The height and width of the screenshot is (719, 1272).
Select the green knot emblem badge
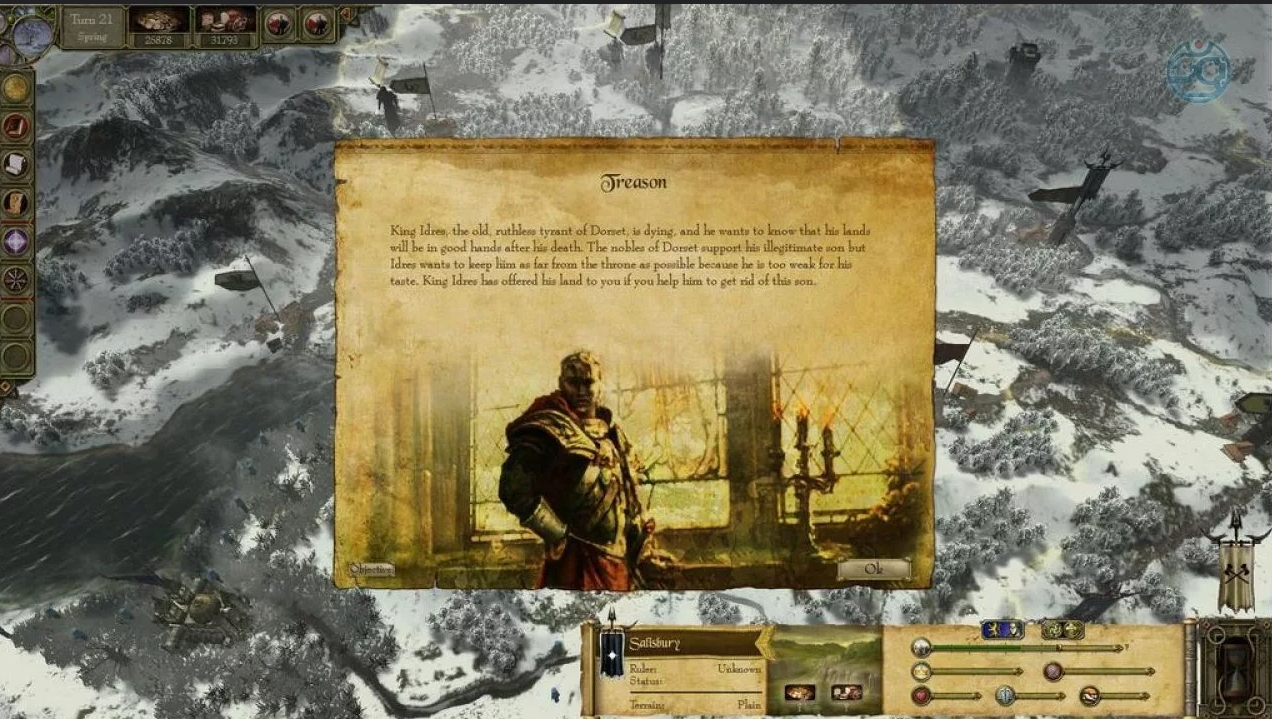point(1062,630)
